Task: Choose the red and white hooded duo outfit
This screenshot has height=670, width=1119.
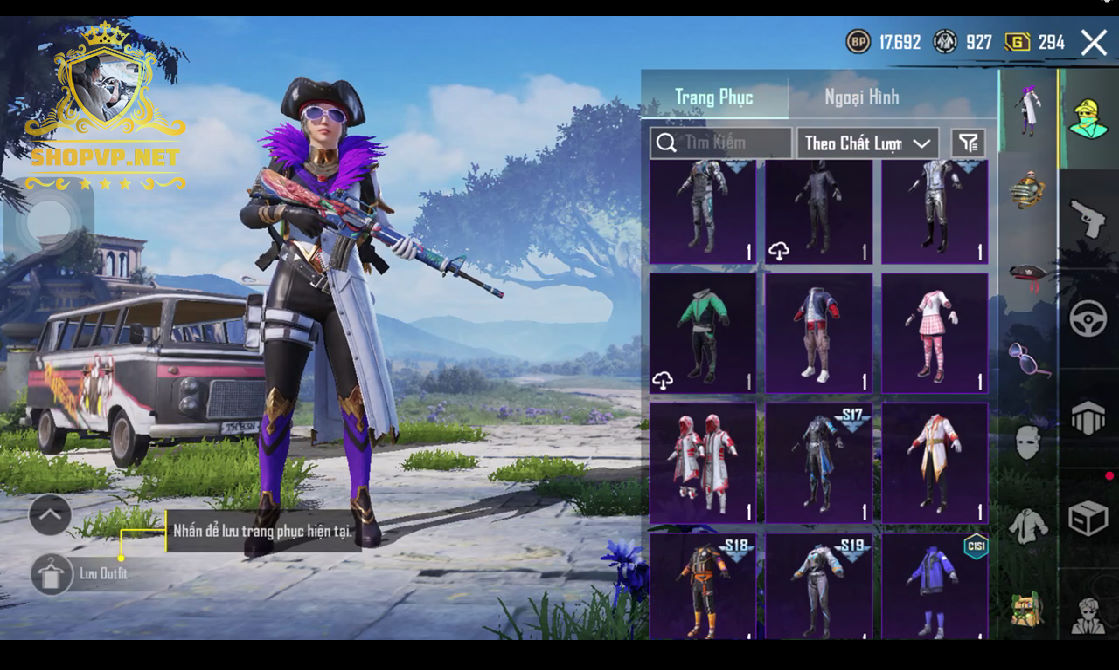Action: pos(703,462)
